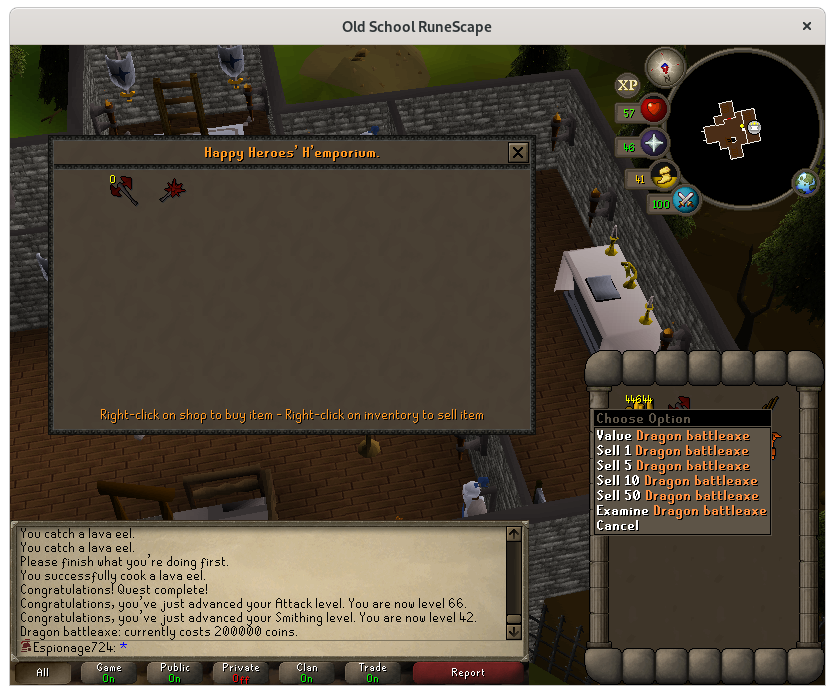This screenshot has width=835, height=695.
Task: Cancel the Choose Option menu
Action: [617, 526]
